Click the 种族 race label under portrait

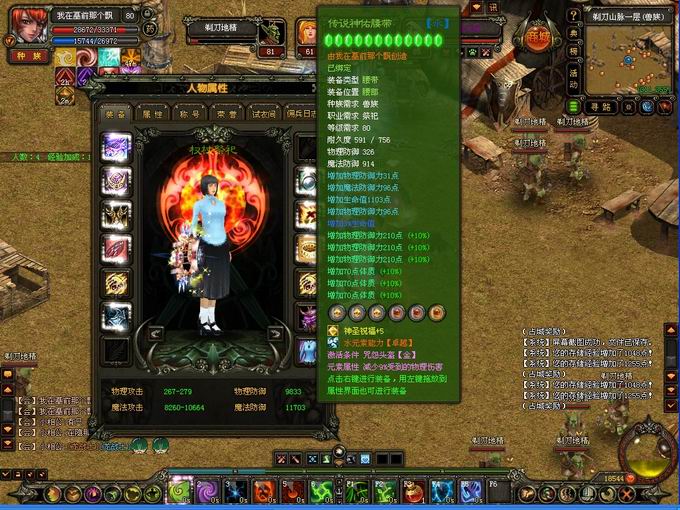[24, 56]
